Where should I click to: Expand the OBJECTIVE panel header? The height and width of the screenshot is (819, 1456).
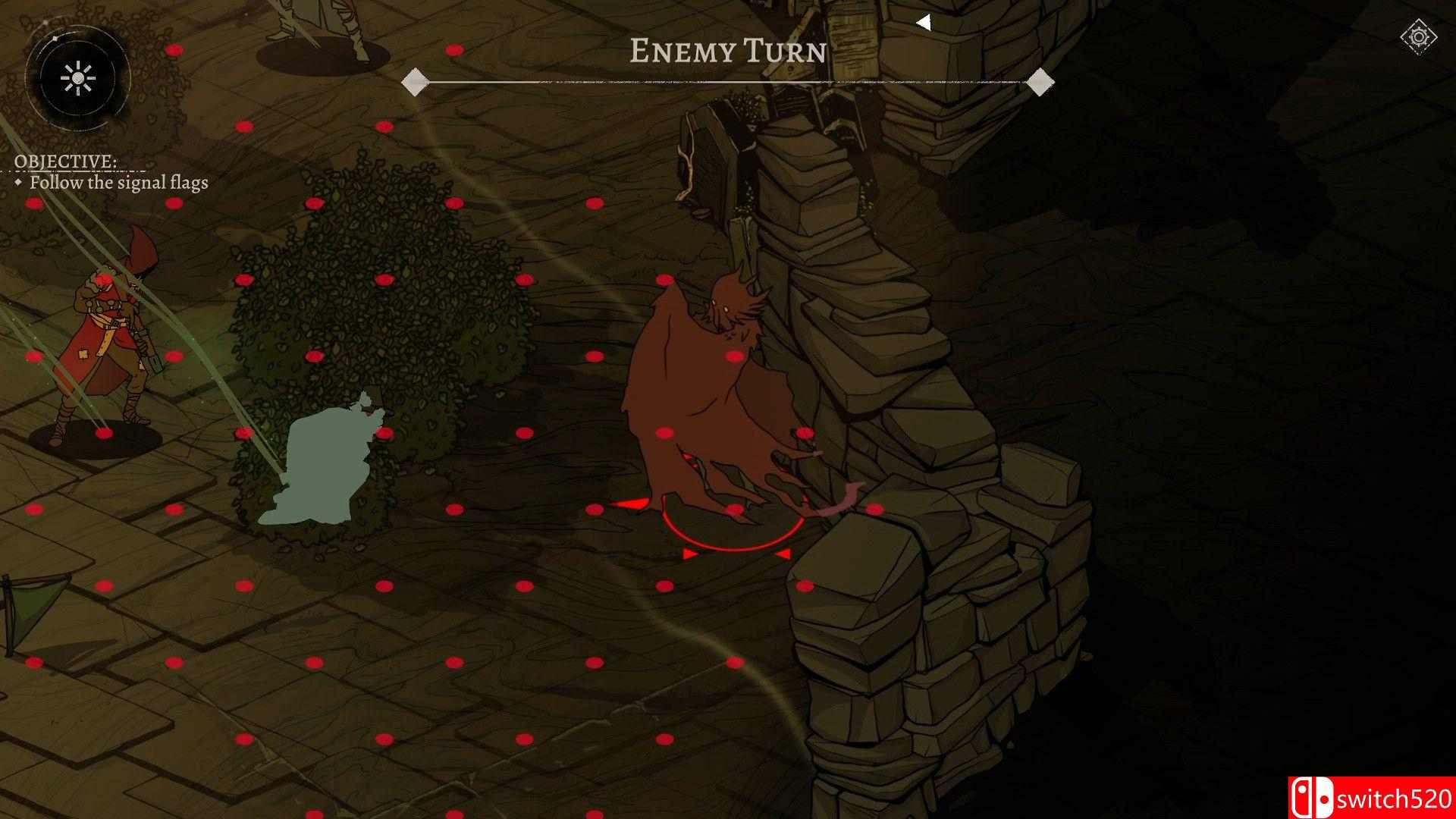pyautogui.click(x=65, y=162)
